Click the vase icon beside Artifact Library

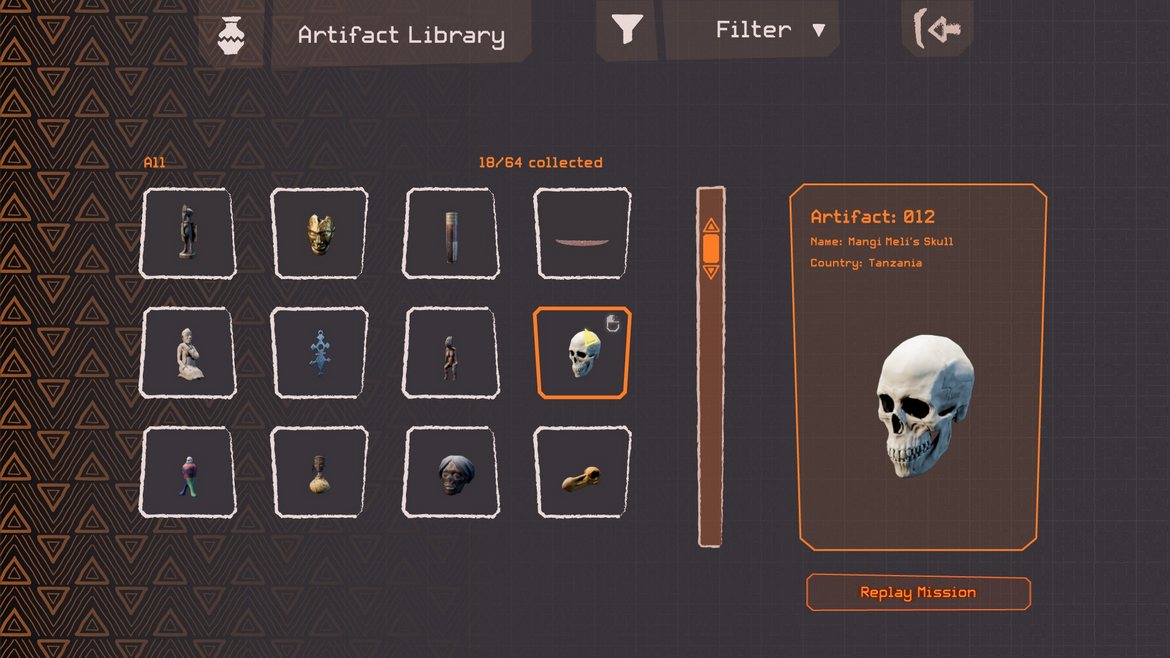[232, 36]
